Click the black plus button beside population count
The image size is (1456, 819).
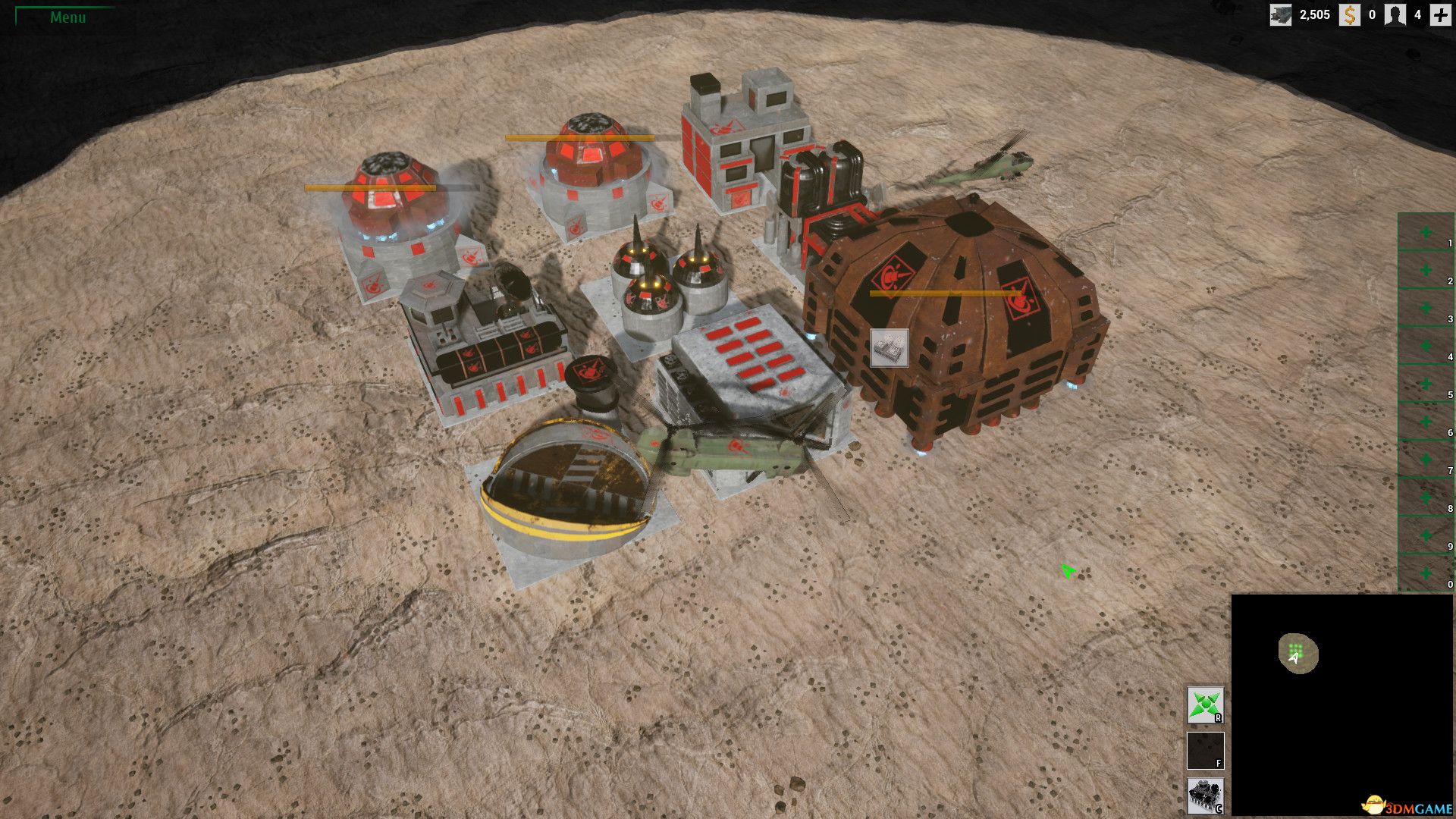[x=1440, y=14]
